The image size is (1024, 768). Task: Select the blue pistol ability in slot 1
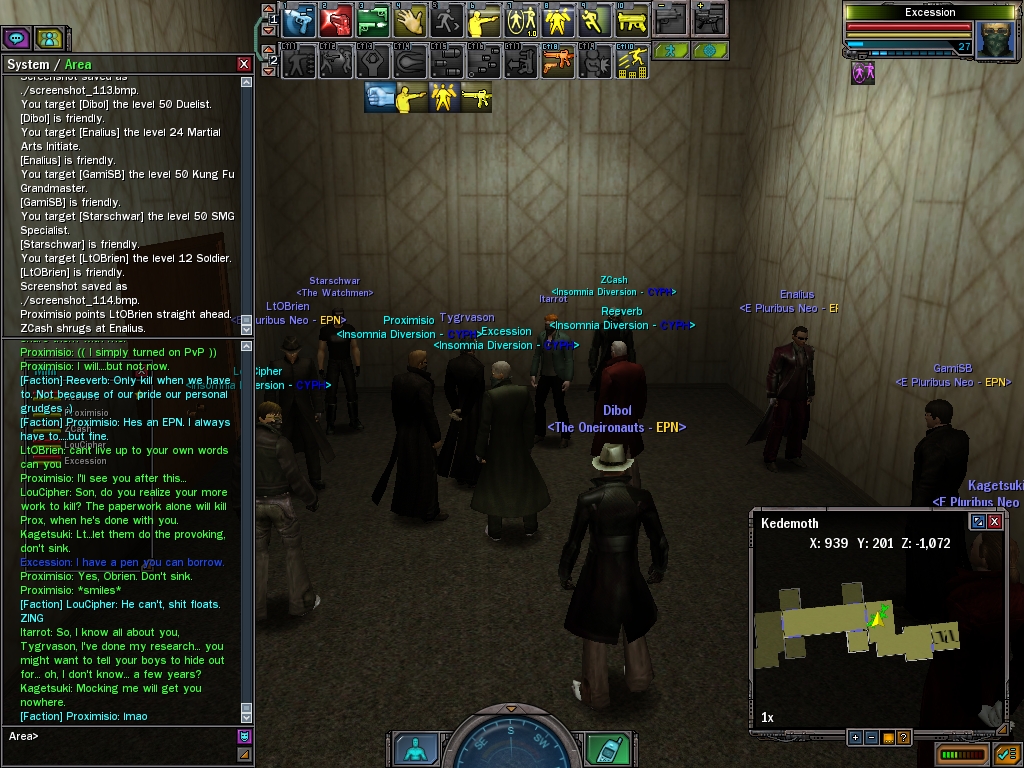pos(297,20)
